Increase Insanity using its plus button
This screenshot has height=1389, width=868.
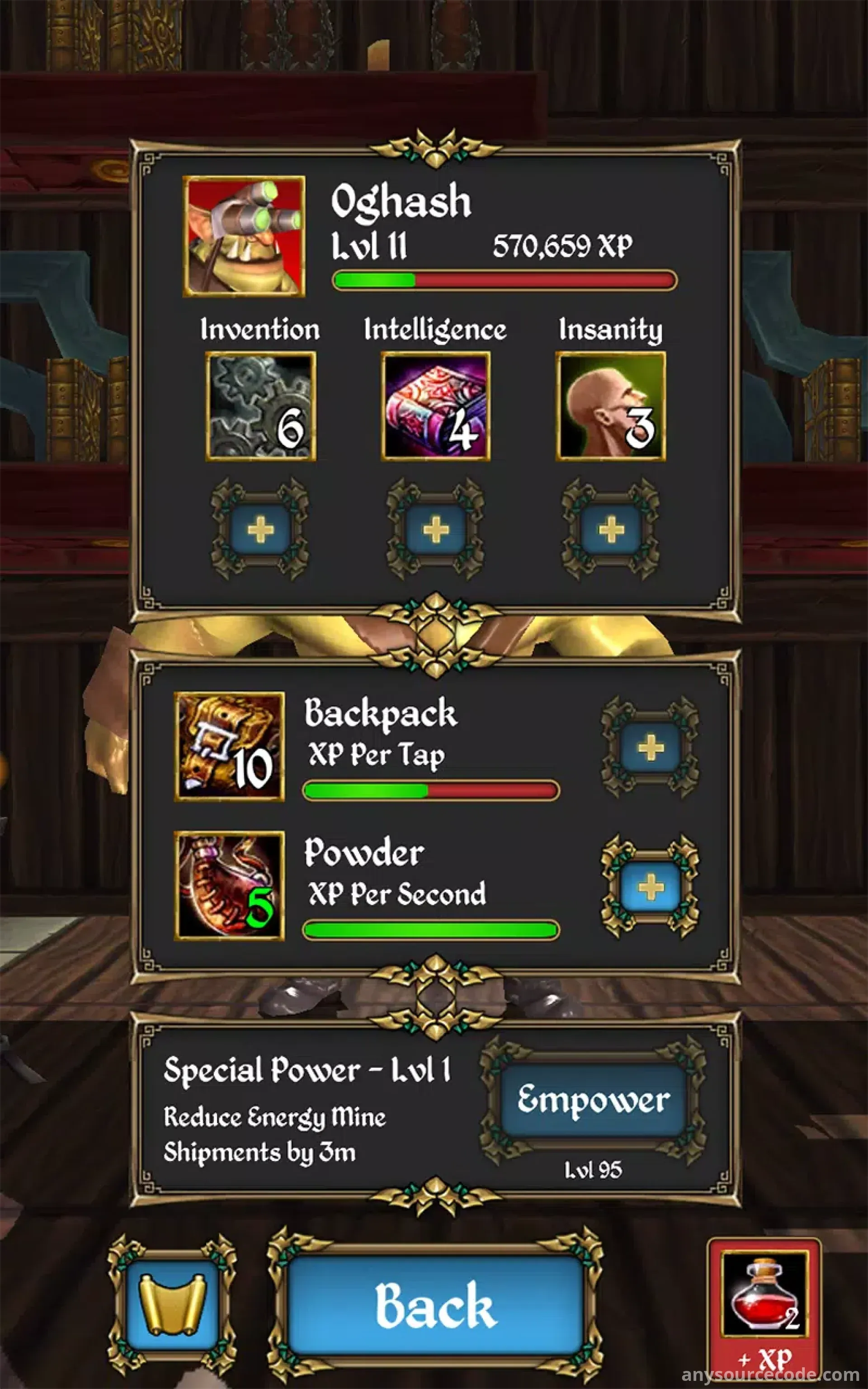[x=611, y=529]
